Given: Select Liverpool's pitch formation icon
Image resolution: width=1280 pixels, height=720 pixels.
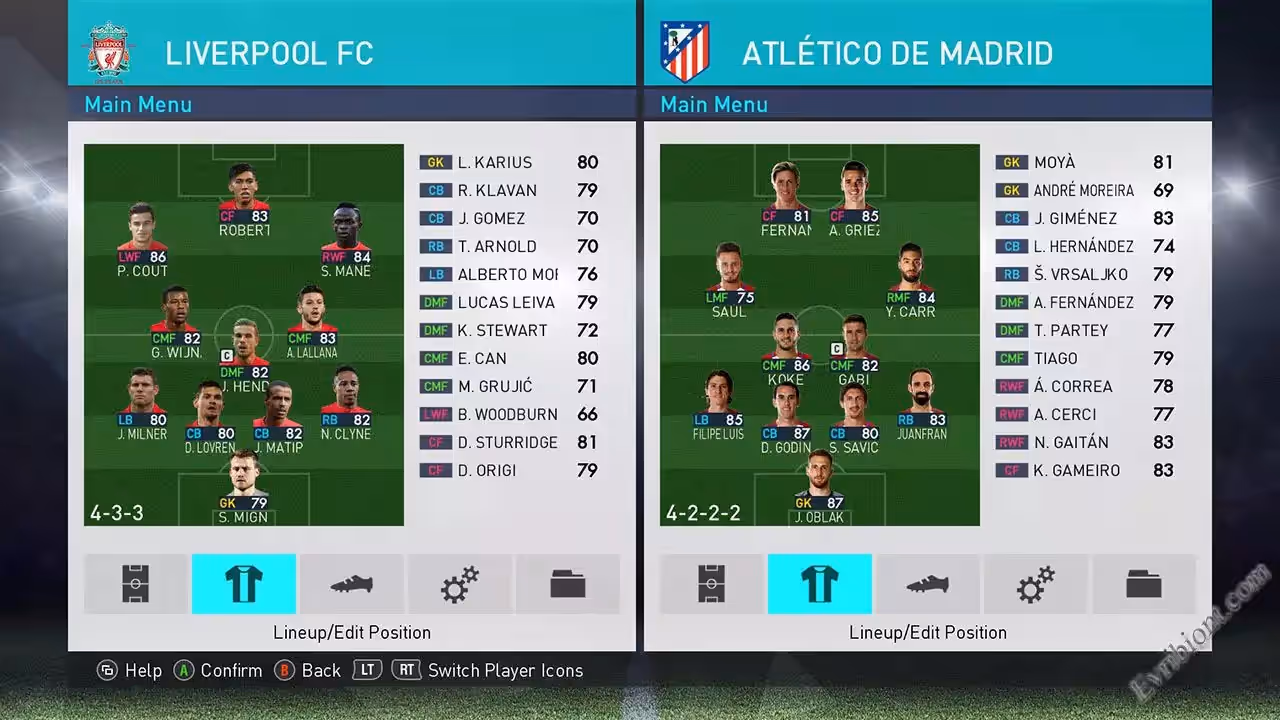Looking at the screenshot, I should pyautogui.click(x=136, y=584).
